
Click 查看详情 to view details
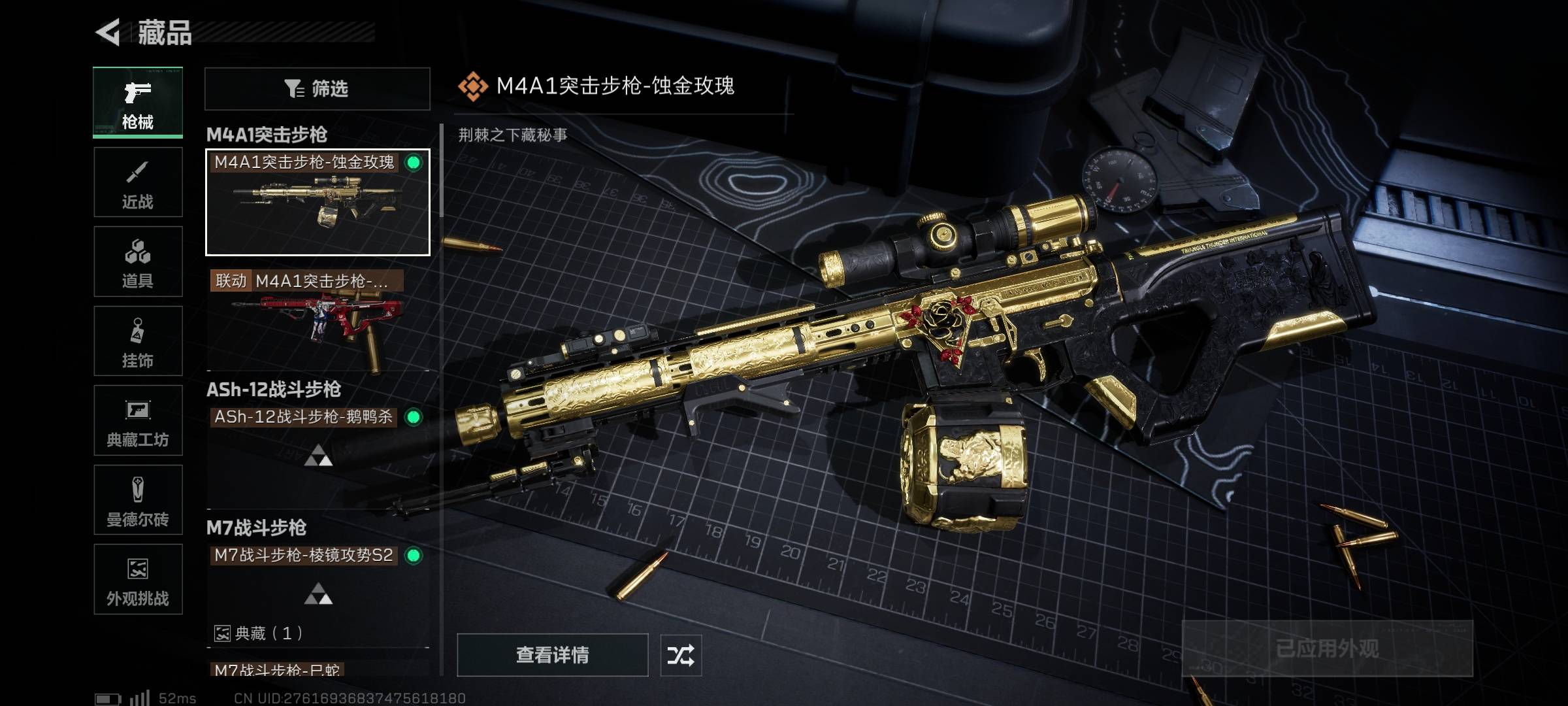[x=552, y=654]
